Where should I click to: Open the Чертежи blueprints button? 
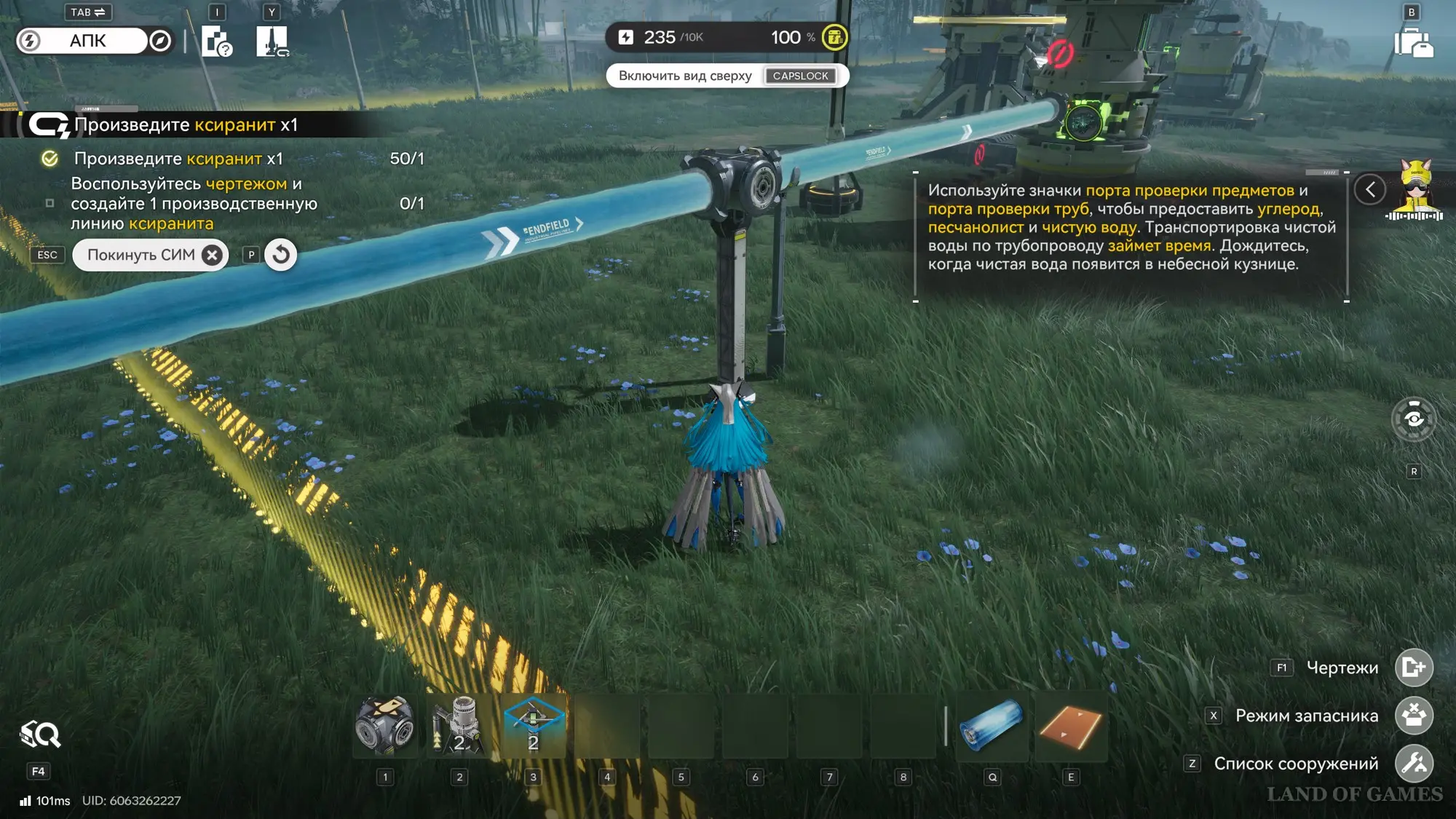tap(1414, 668)
